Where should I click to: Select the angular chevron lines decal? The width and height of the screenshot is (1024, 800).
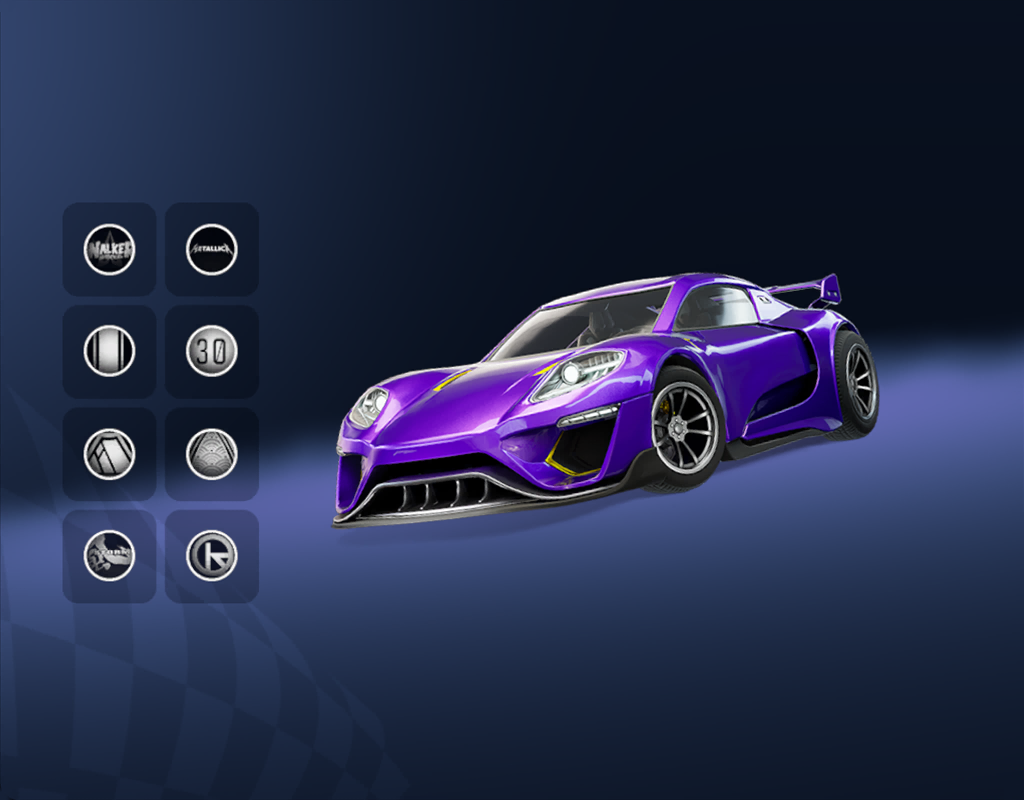(110, 454)
